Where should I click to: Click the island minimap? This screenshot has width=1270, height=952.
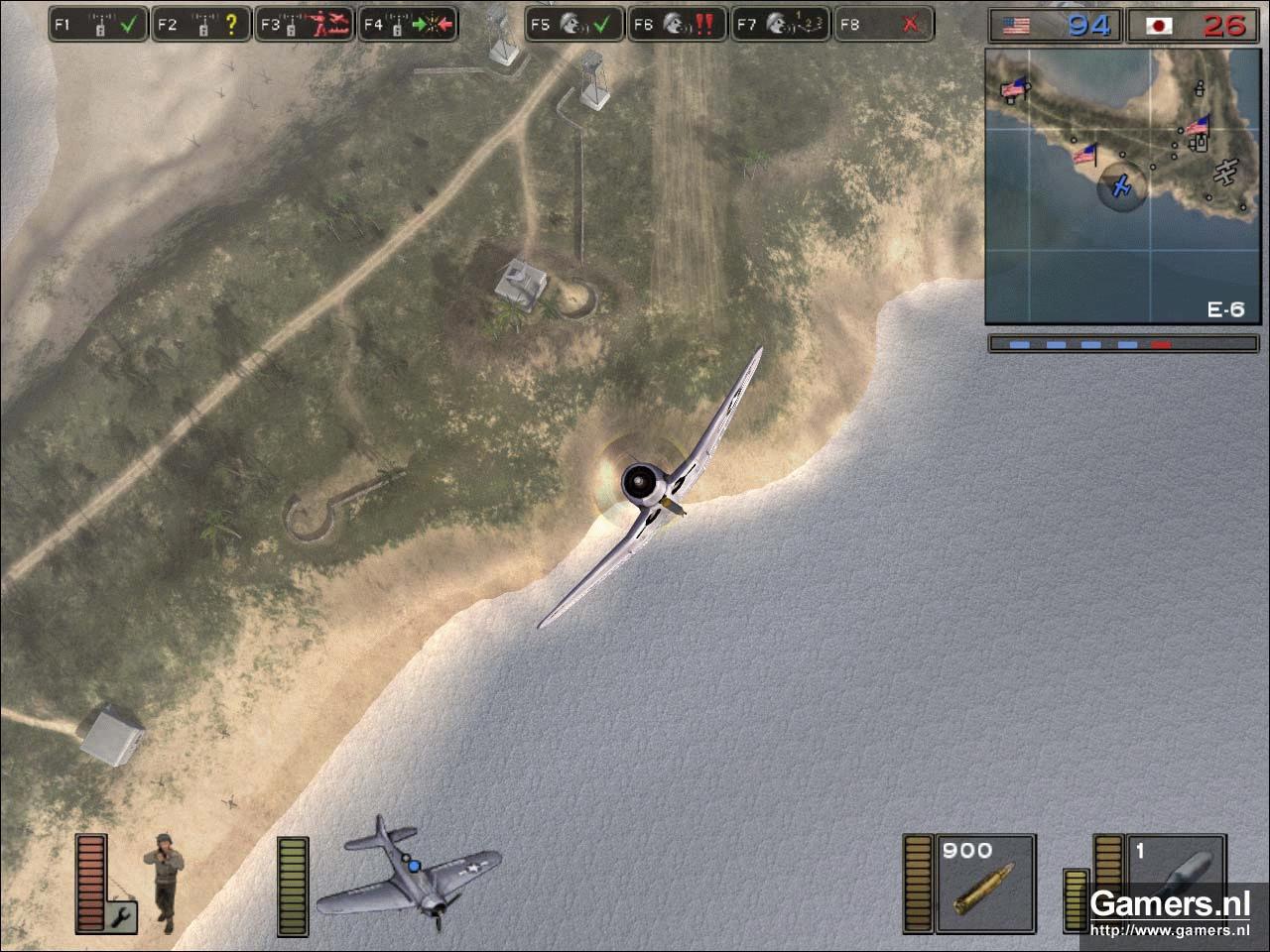click(x=1122, y=185)
